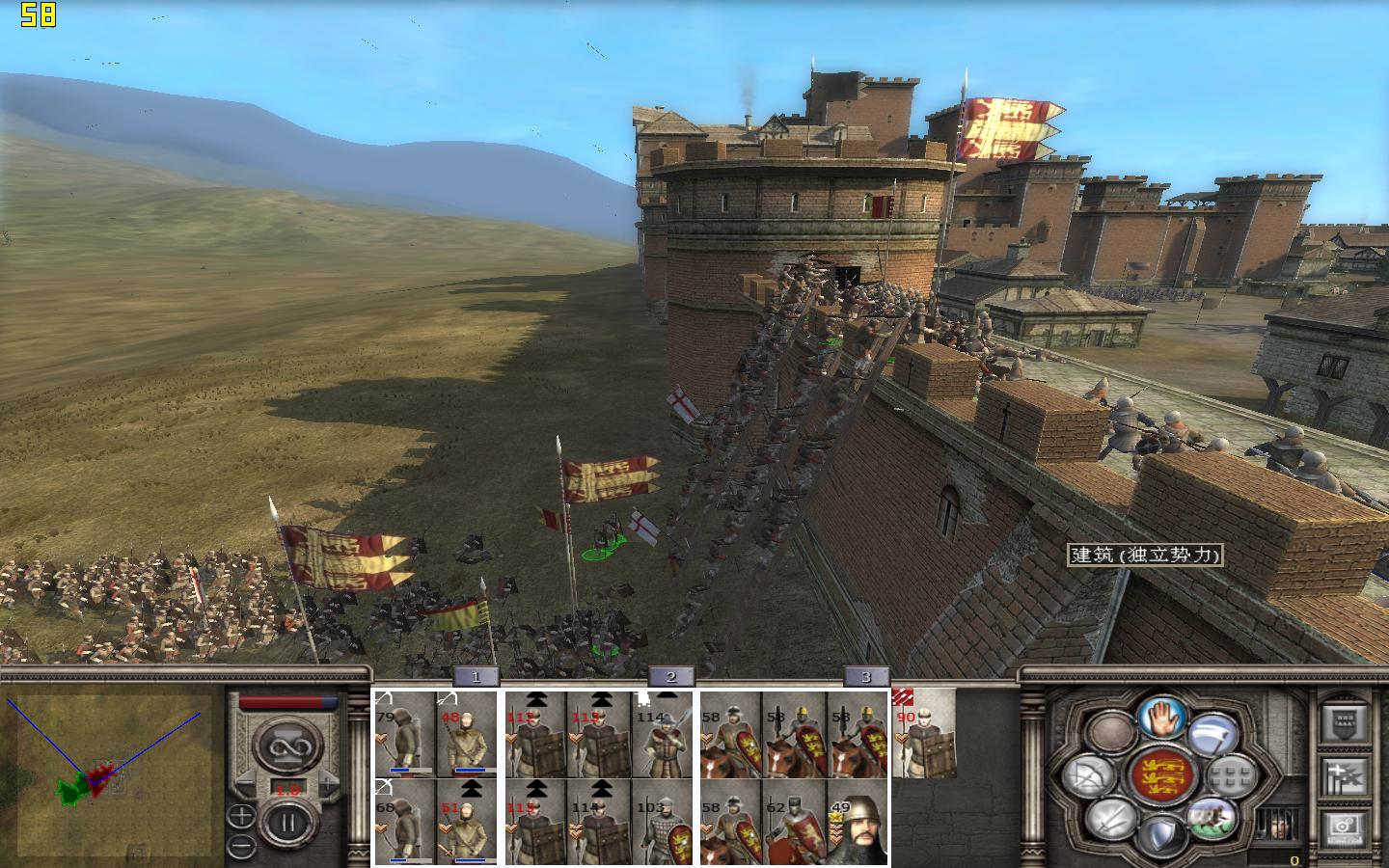Toggle guard mode shield icon
The width and height of the screenshot is (1389, 868).
pos(1160,835)
